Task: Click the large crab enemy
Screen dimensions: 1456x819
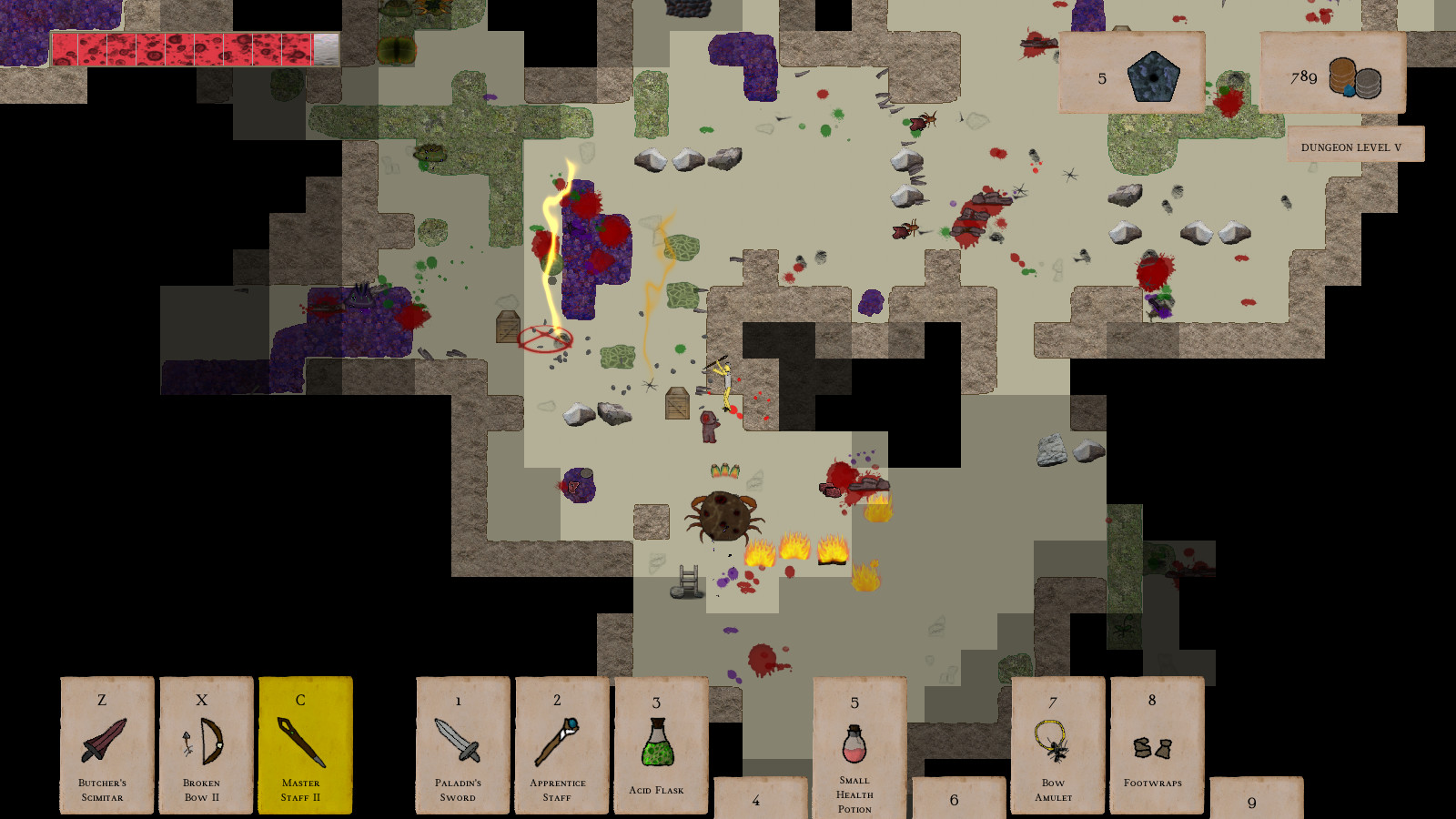Action: tap(723, 519)
